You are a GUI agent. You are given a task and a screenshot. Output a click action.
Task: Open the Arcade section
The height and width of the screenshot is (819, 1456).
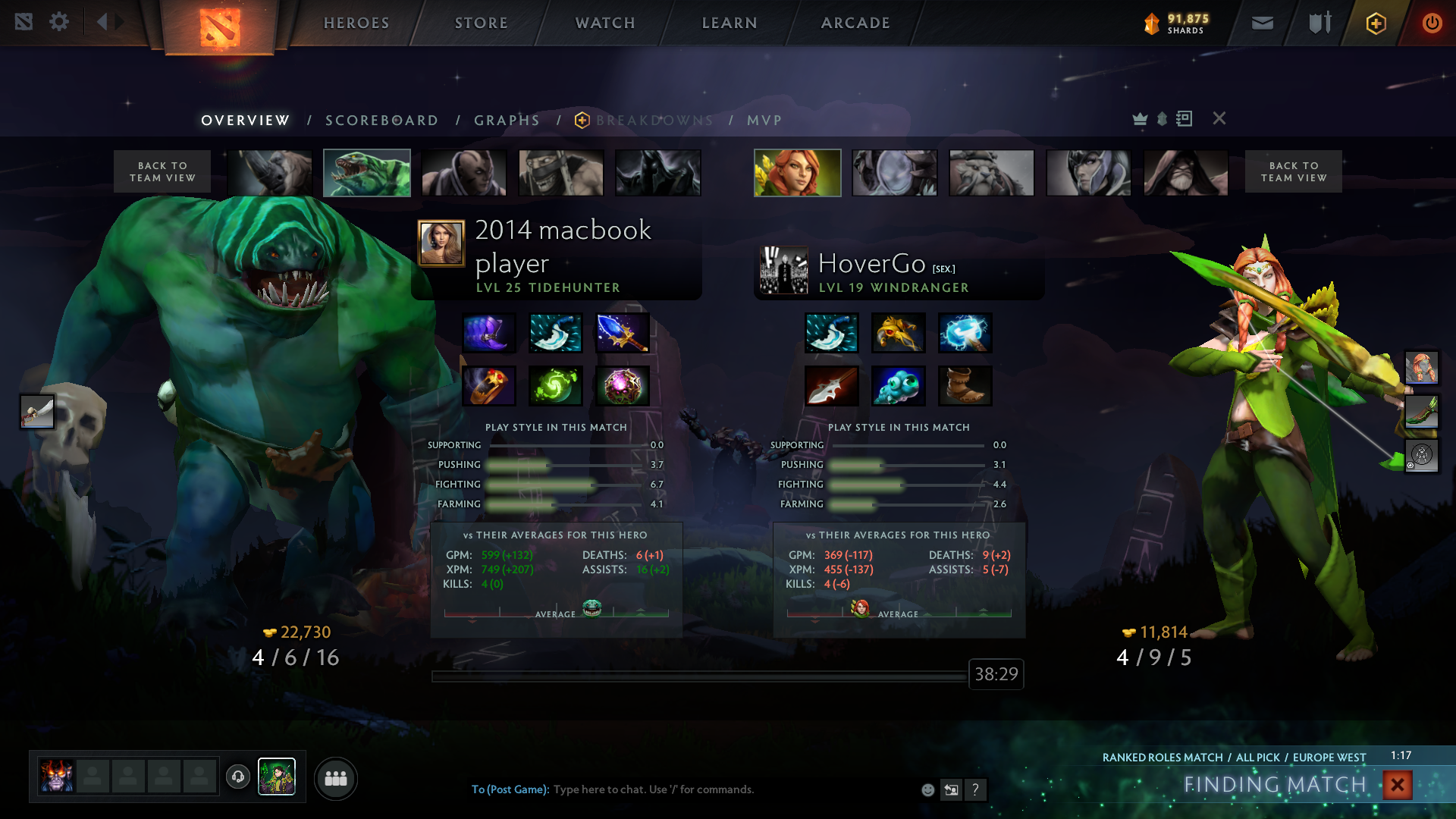point(855,23)
